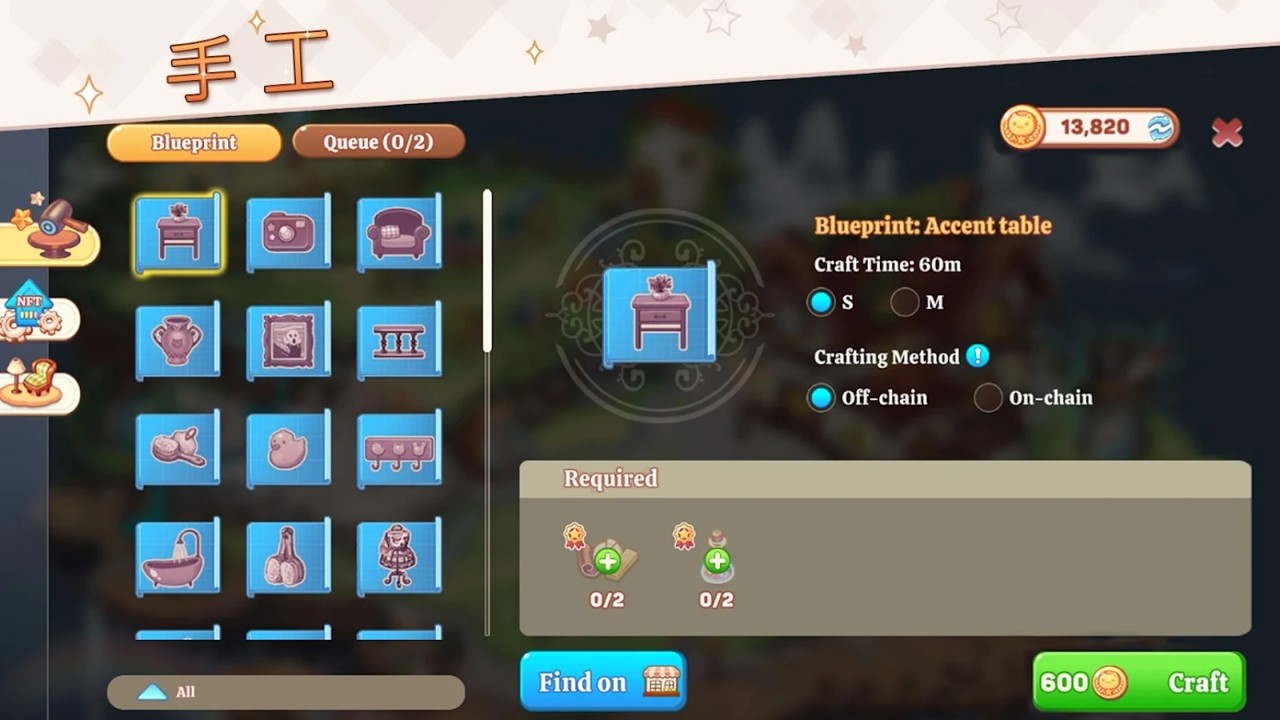Craft the item for 600 coins
The width and height of the screenshot is (1280, 720).
1138,682
